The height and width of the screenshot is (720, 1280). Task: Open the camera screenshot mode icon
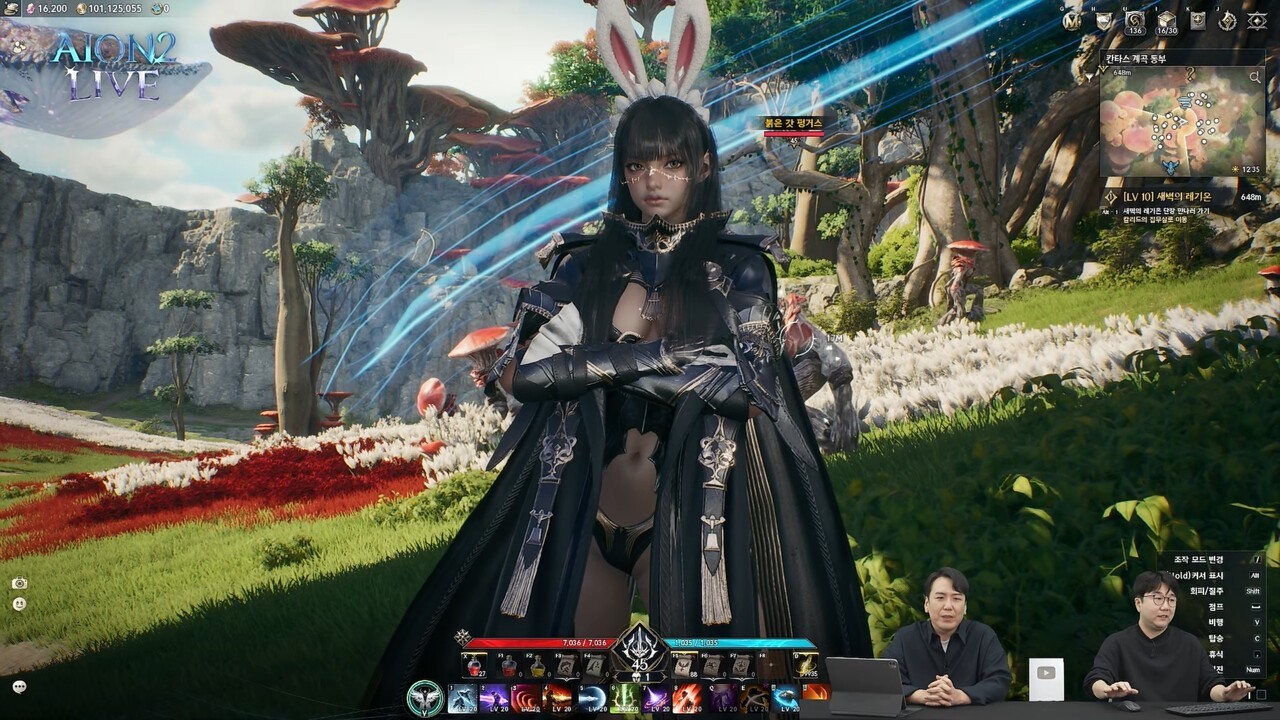19,583
